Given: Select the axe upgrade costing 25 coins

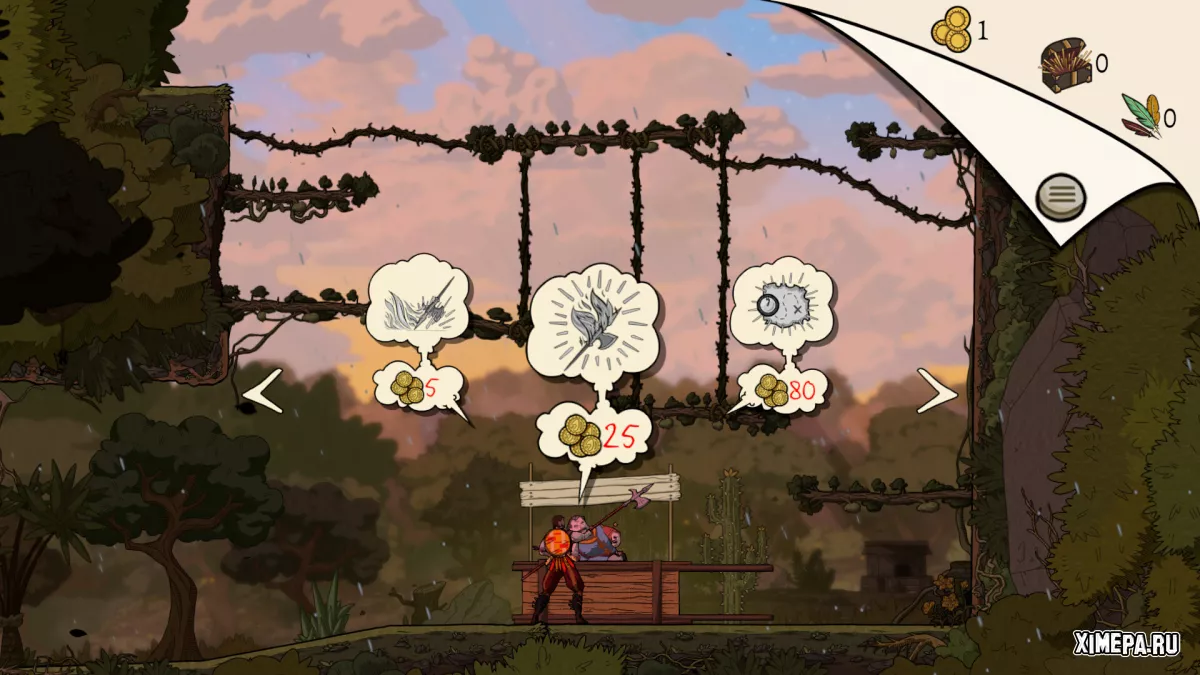Looking at the screenshot, I should [x=594, y=322].
